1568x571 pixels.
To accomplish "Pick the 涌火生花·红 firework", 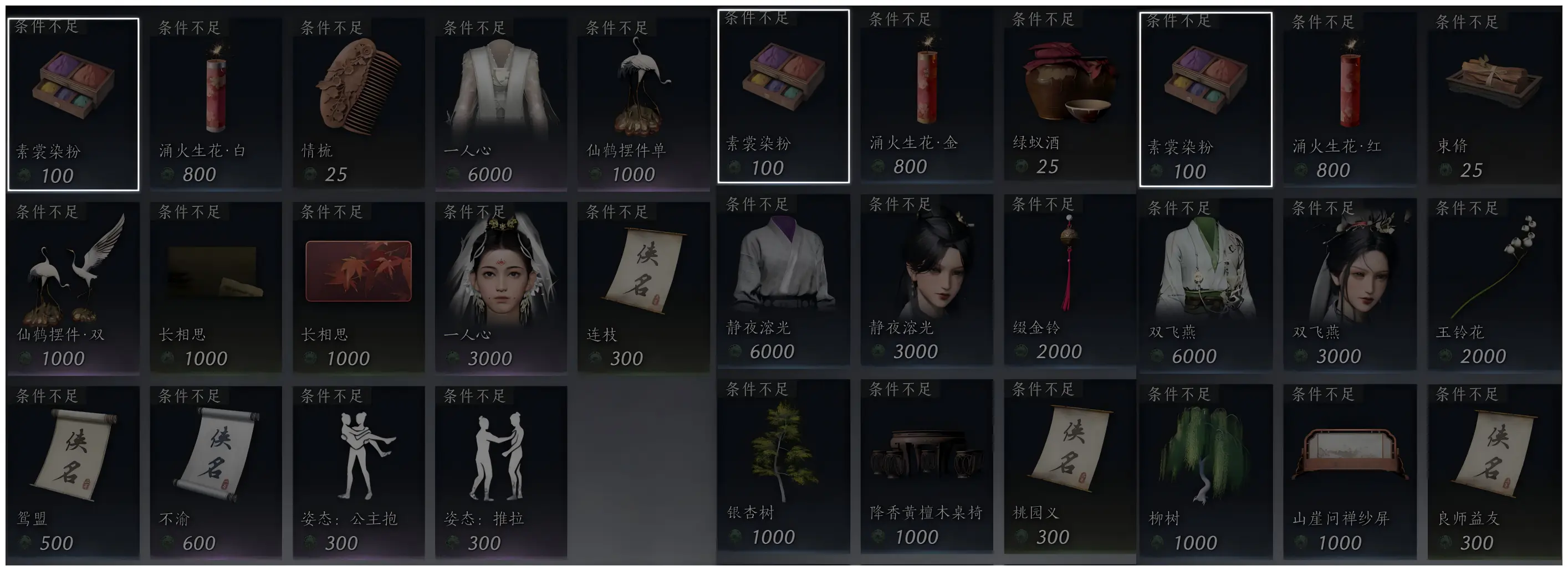I will click(1349, 99).
